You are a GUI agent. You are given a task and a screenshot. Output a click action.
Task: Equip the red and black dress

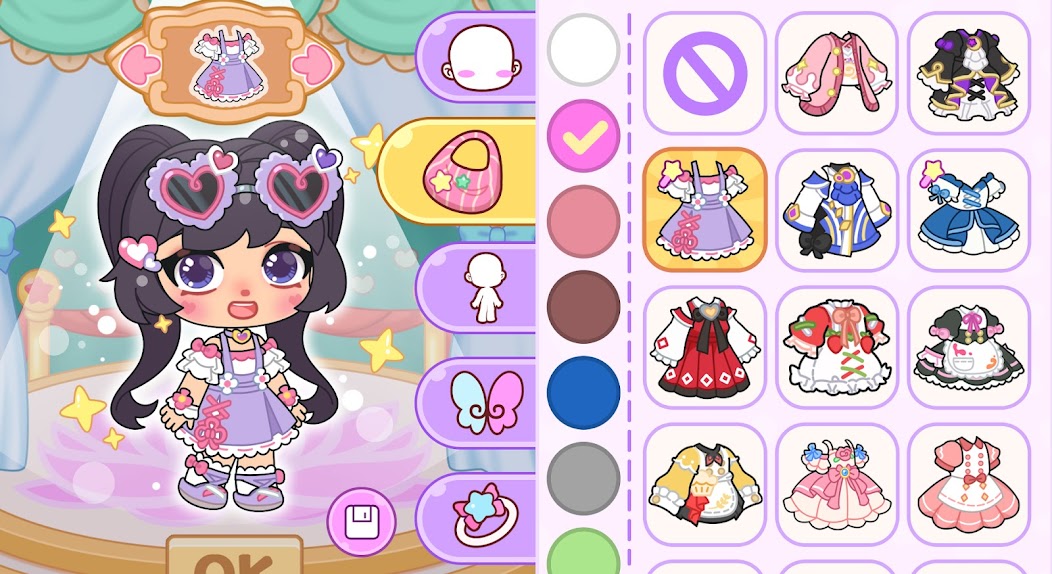705,348
